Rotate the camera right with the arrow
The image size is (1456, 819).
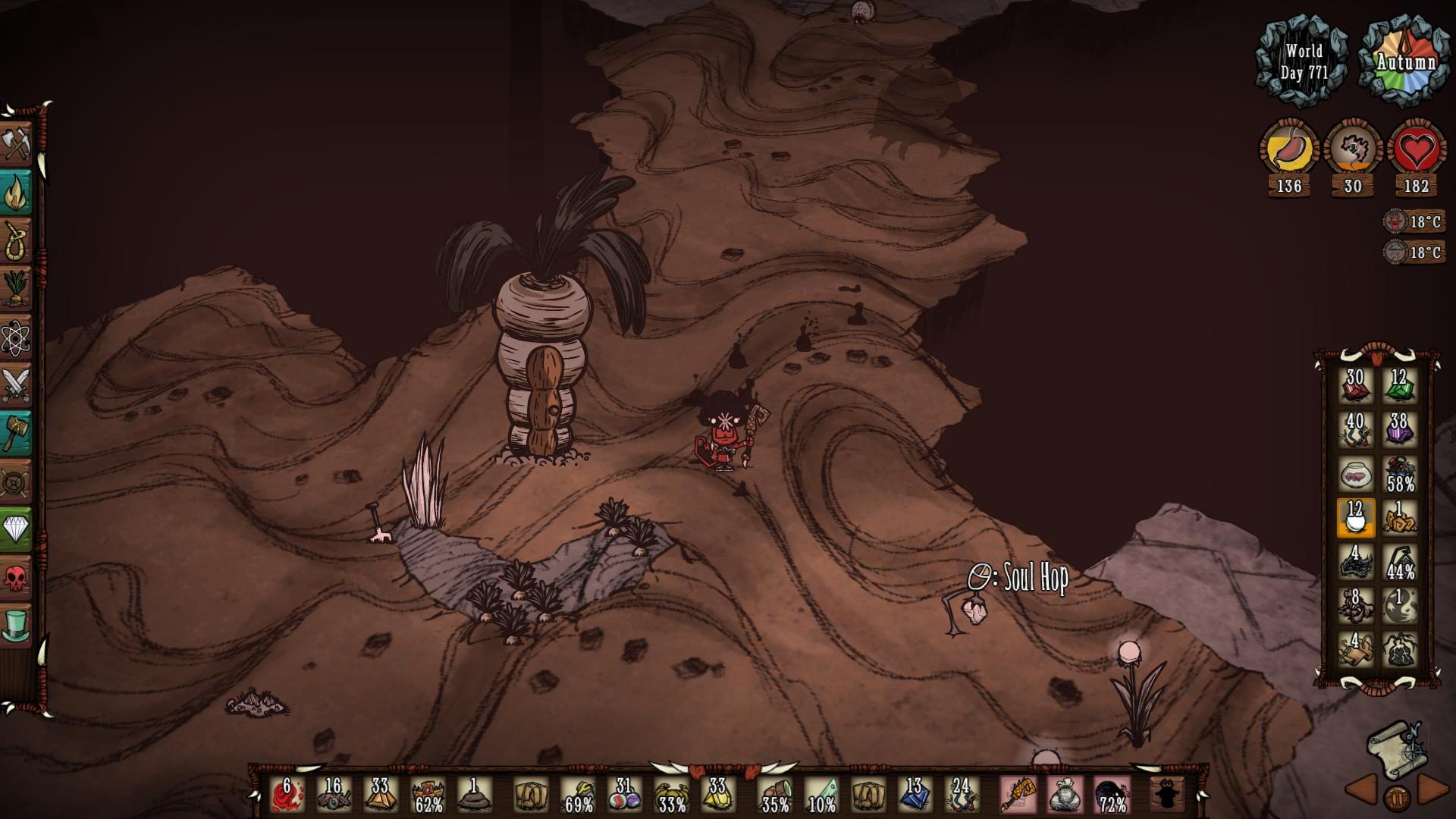(1433, 789)
